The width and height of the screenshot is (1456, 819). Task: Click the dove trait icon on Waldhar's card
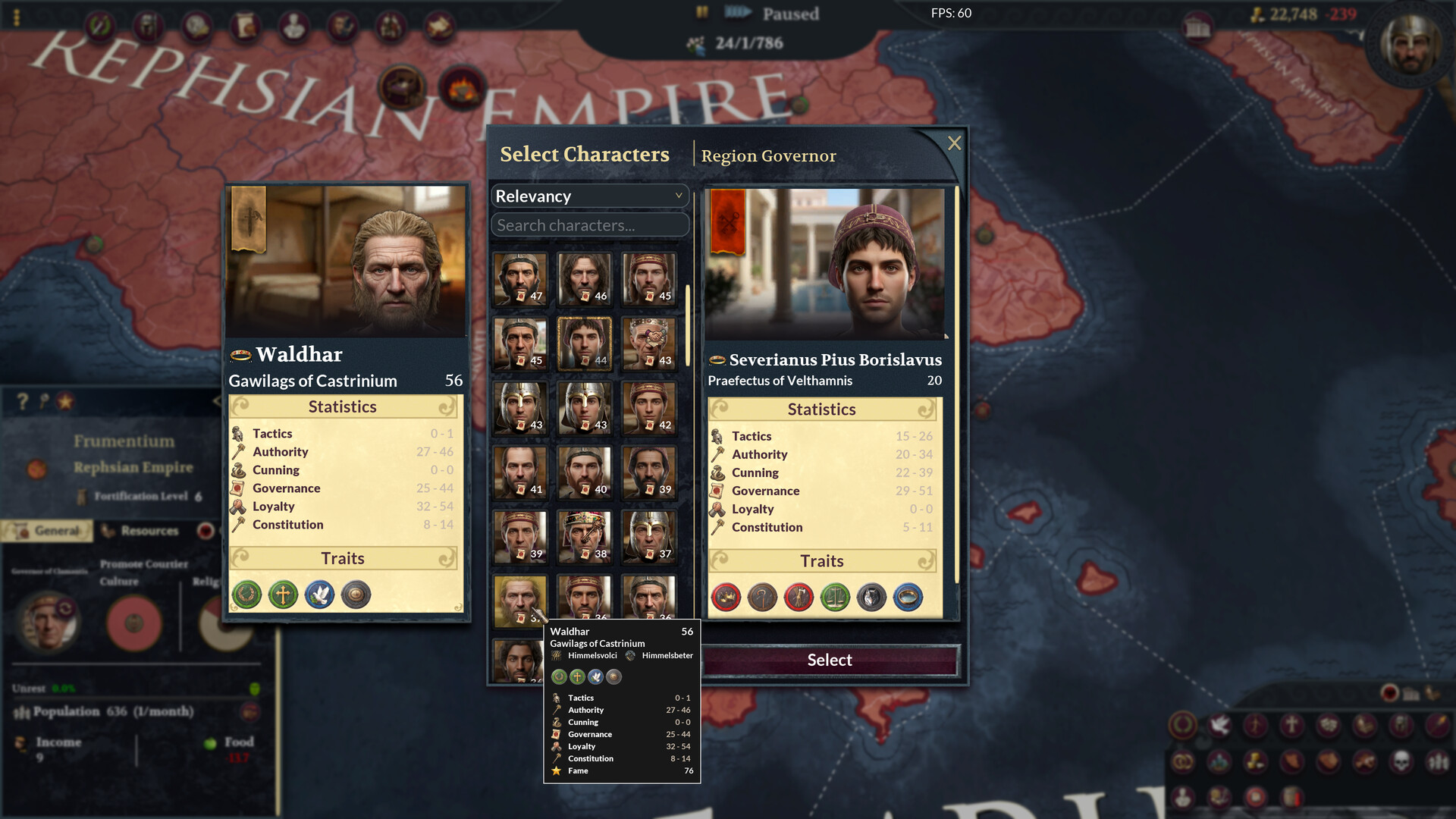[318, 595]
